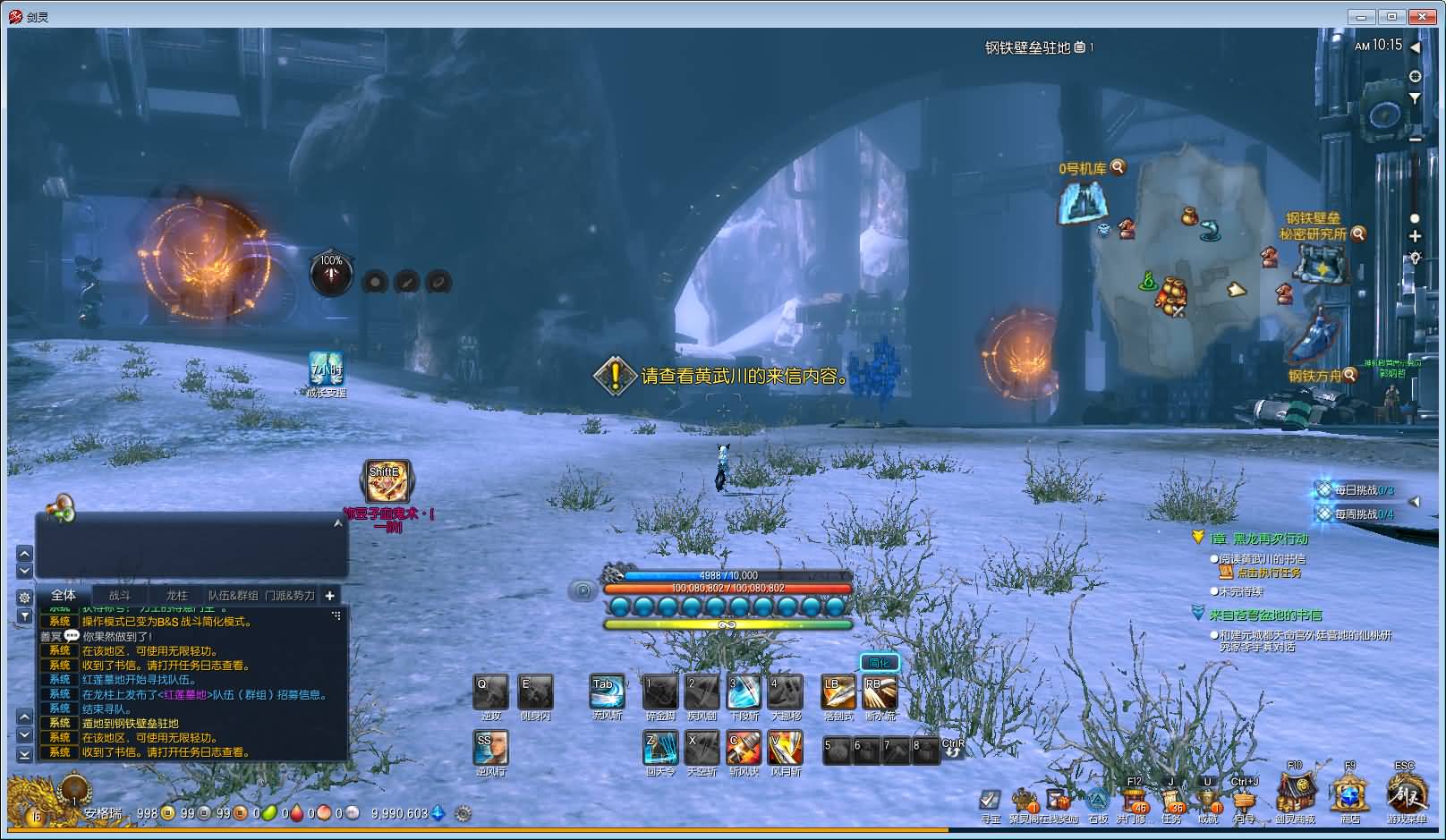Click the 点击执行任务 quest link
This screenshot has width=1446, height=840.
(x=1269, y=573)
